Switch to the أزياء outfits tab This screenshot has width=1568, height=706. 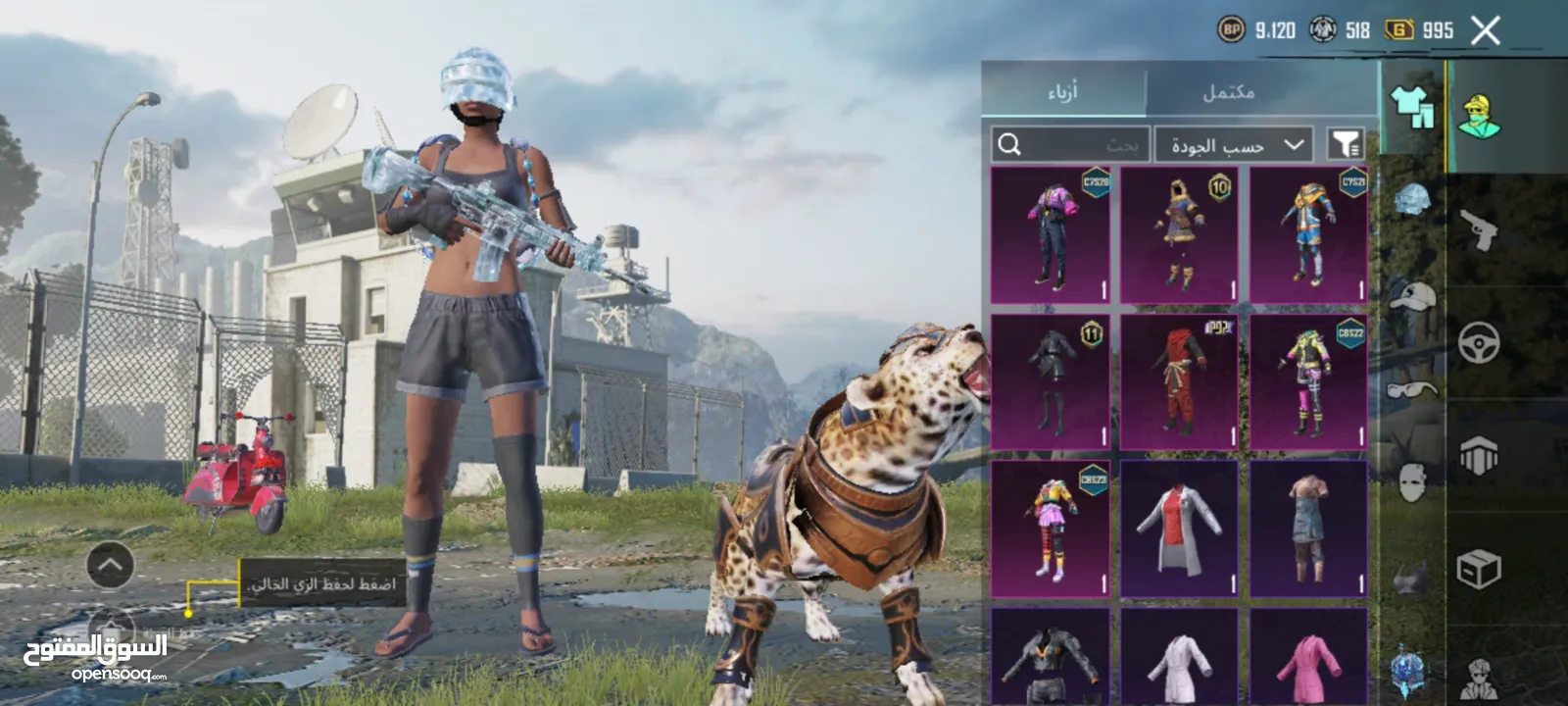(x=1062, y=92)
